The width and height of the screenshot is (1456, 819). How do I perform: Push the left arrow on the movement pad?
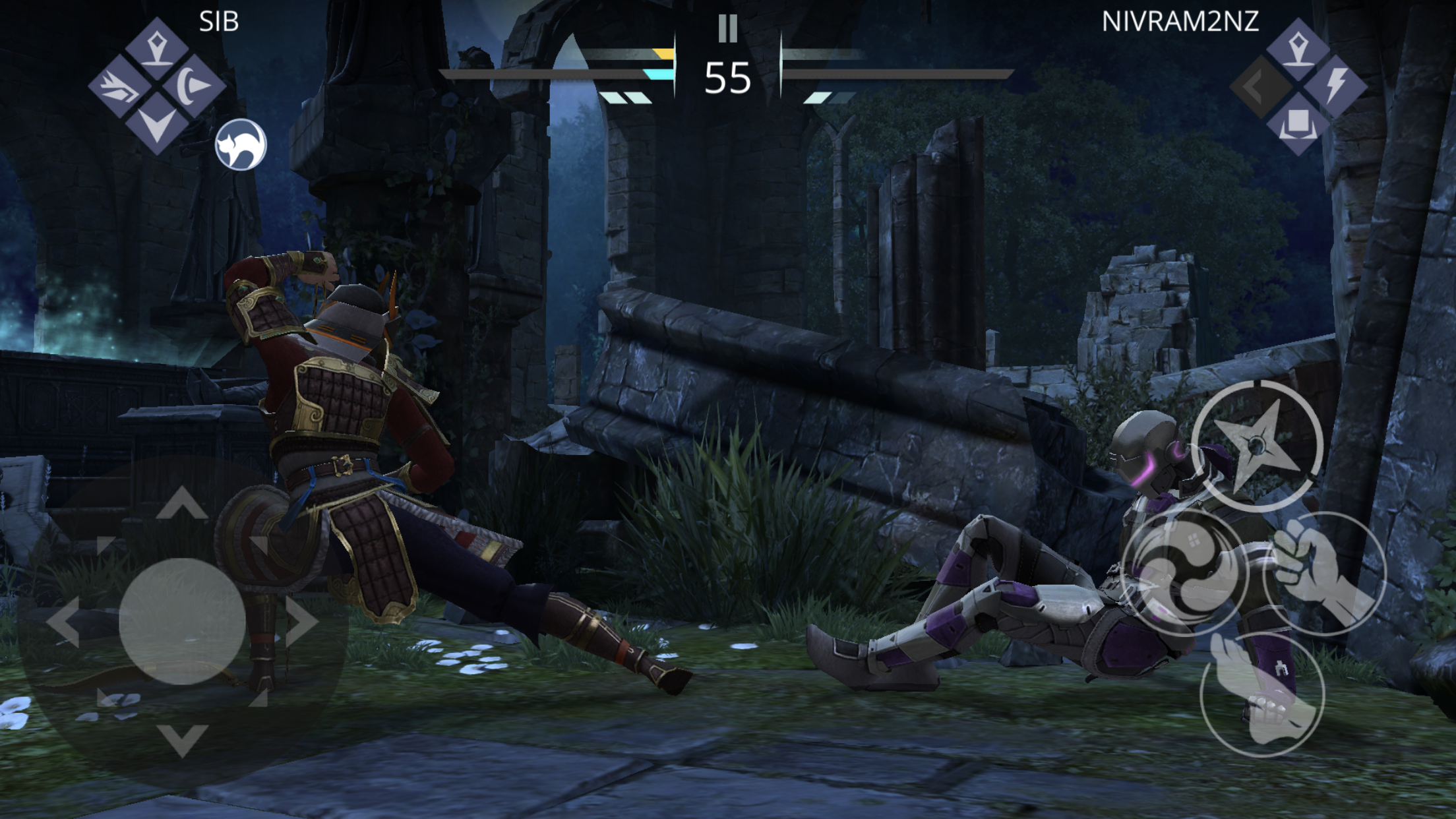tap(64, 621)
